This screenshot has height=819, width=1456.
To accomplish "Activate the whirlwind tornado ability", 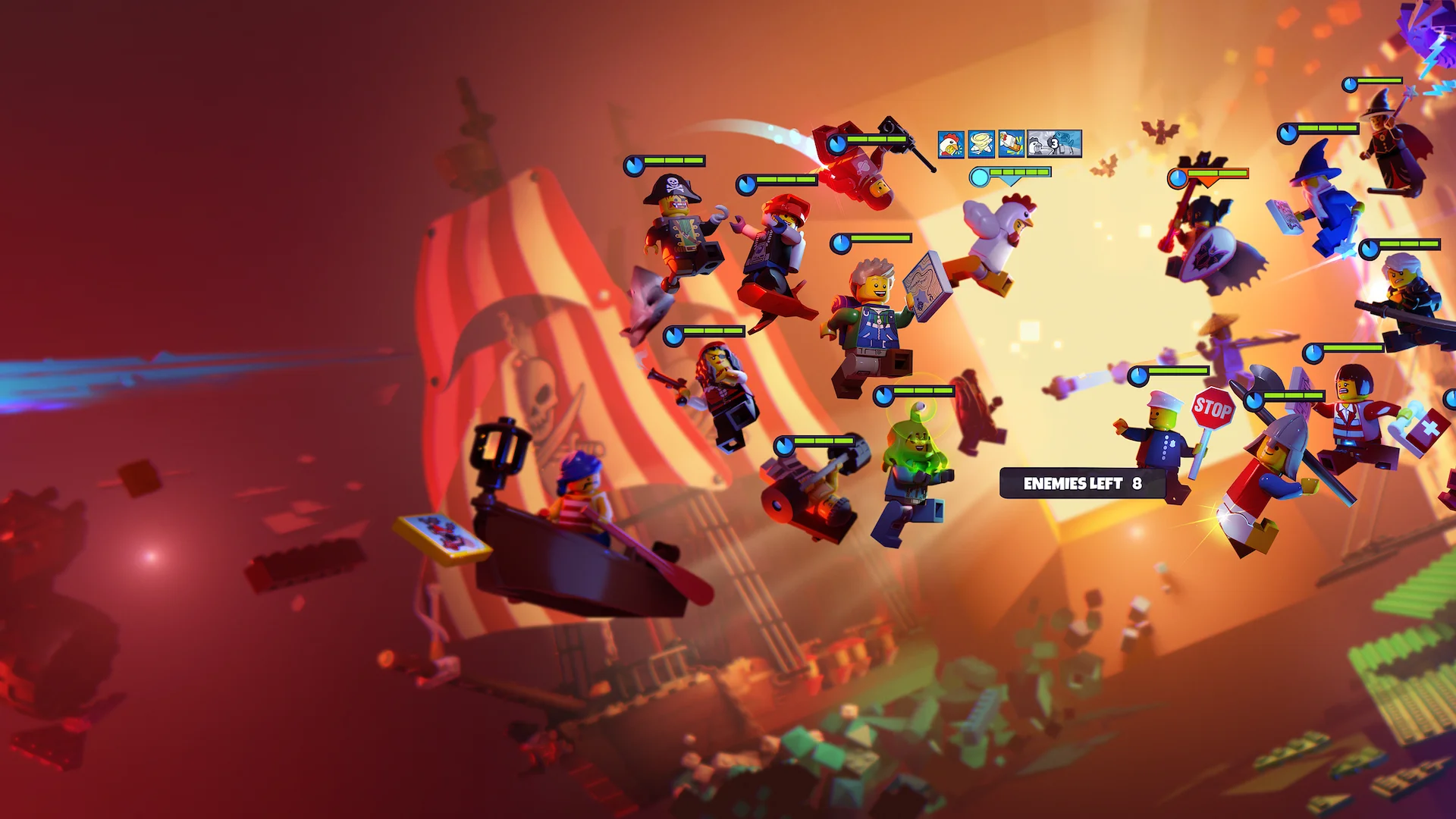I will coord(981,143).
